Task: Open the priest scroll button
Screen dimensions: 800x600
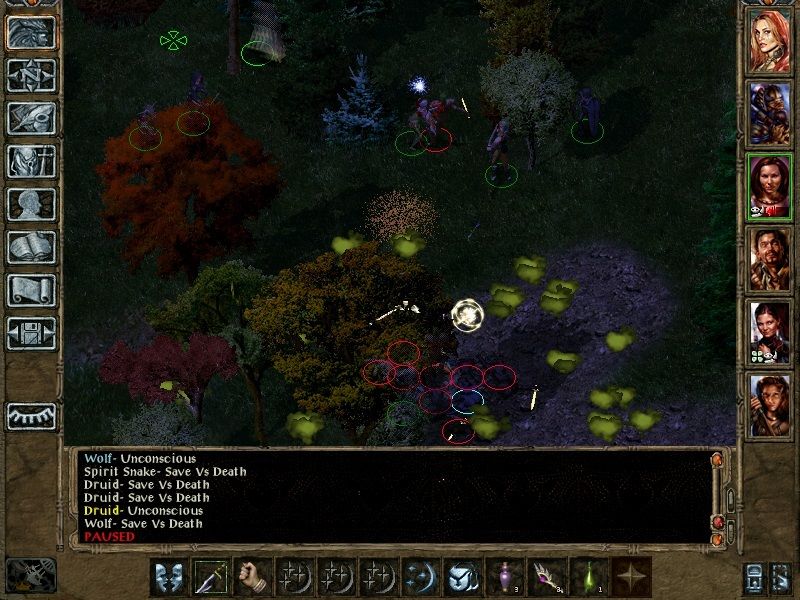Action: coord(31,290)
